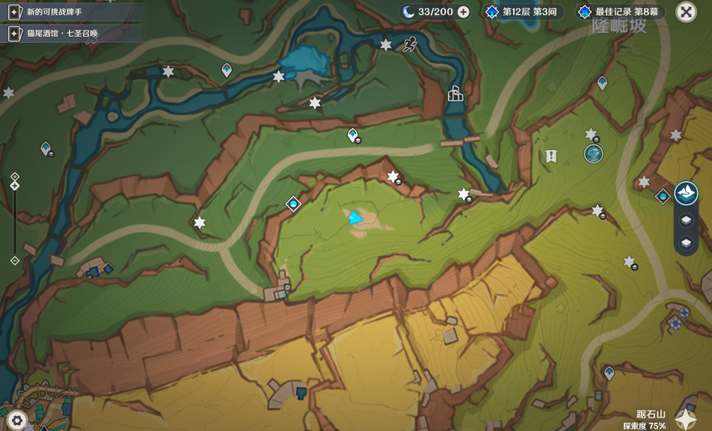712x431 pixels.
Task: Add resin using the plus button
Action: pyautogui.click(x=463, y=12)
